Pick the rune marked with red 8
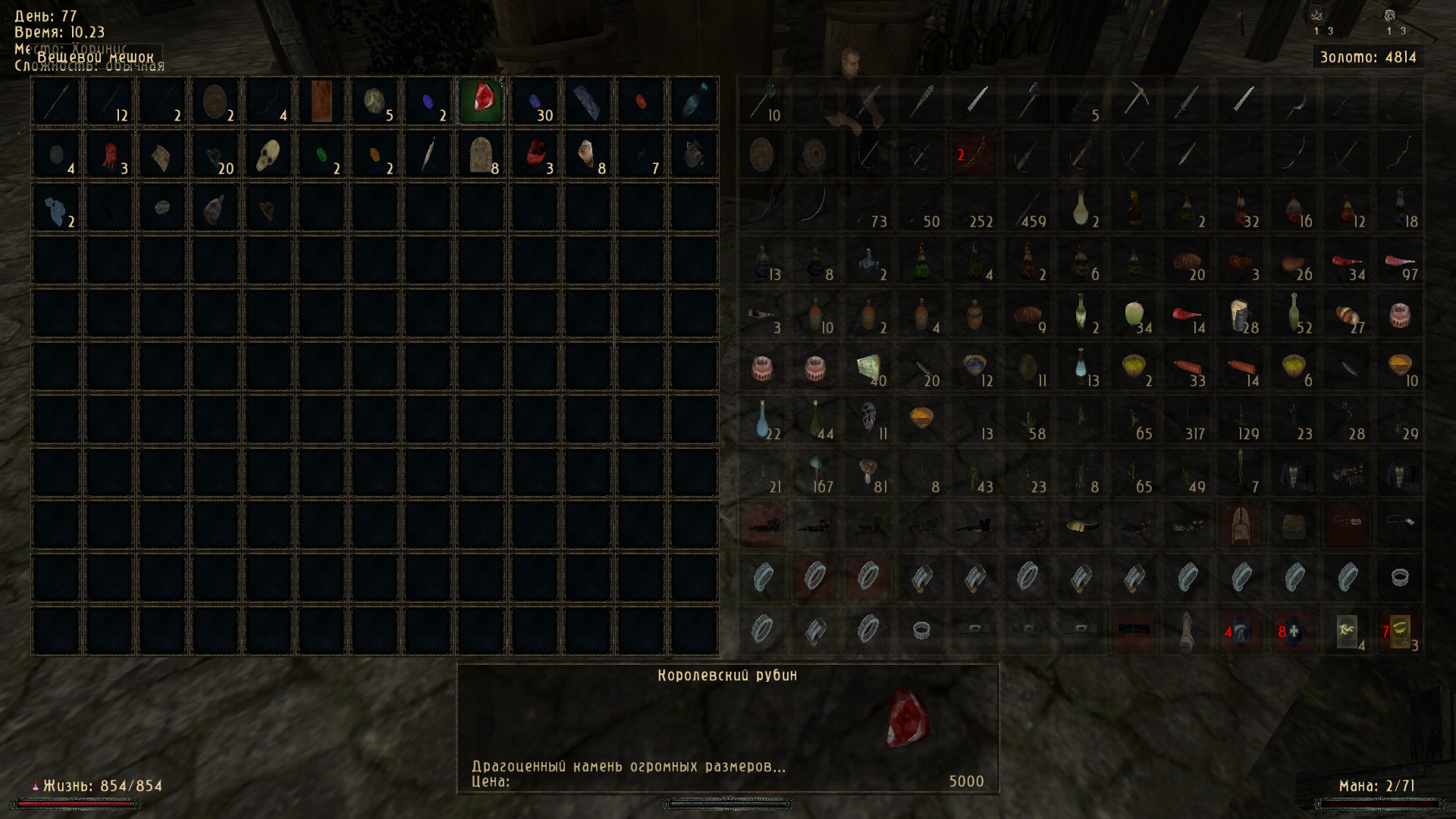 tap(1294, 632)
